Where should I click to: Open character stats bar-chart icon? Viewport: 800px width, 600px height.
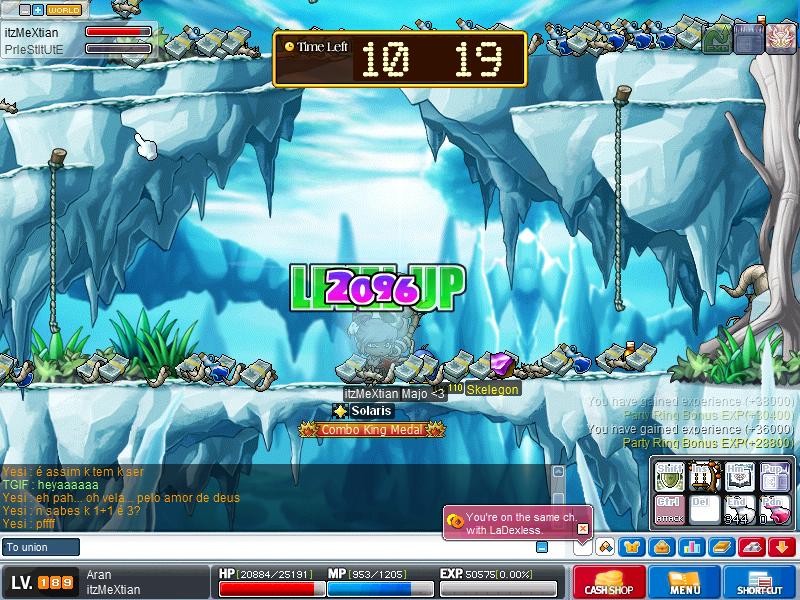click(690, 546)
